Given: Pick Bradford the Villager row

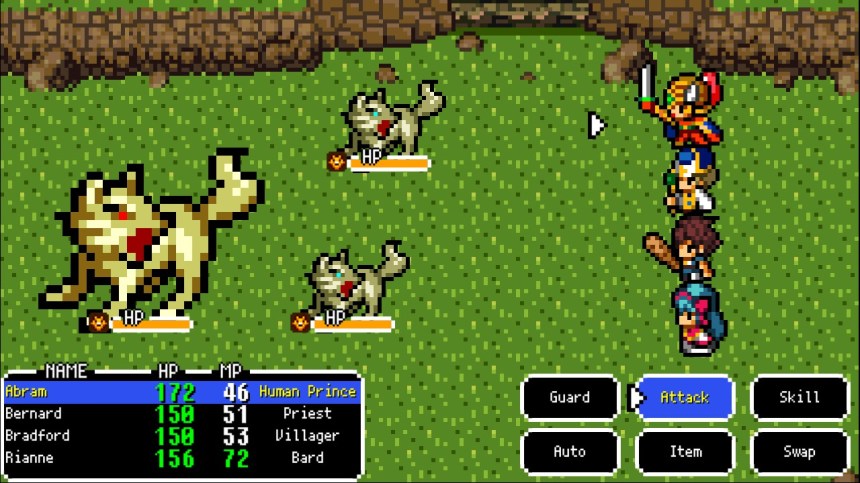Looking at the screenshot, I should (x=180, y=436).
